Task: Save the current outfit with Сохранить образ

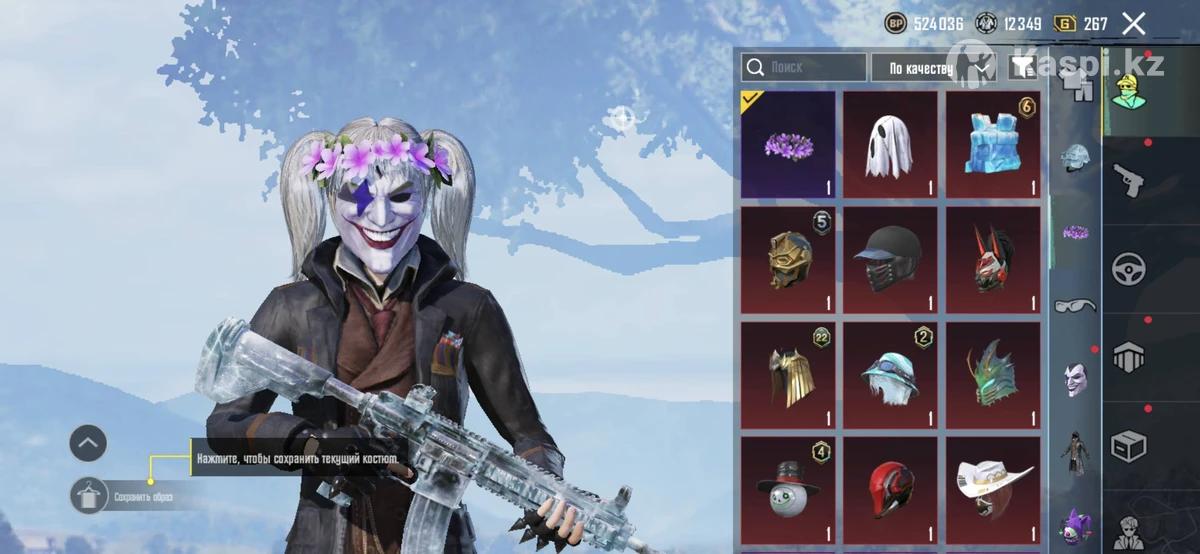Action: tap(89, 496)
